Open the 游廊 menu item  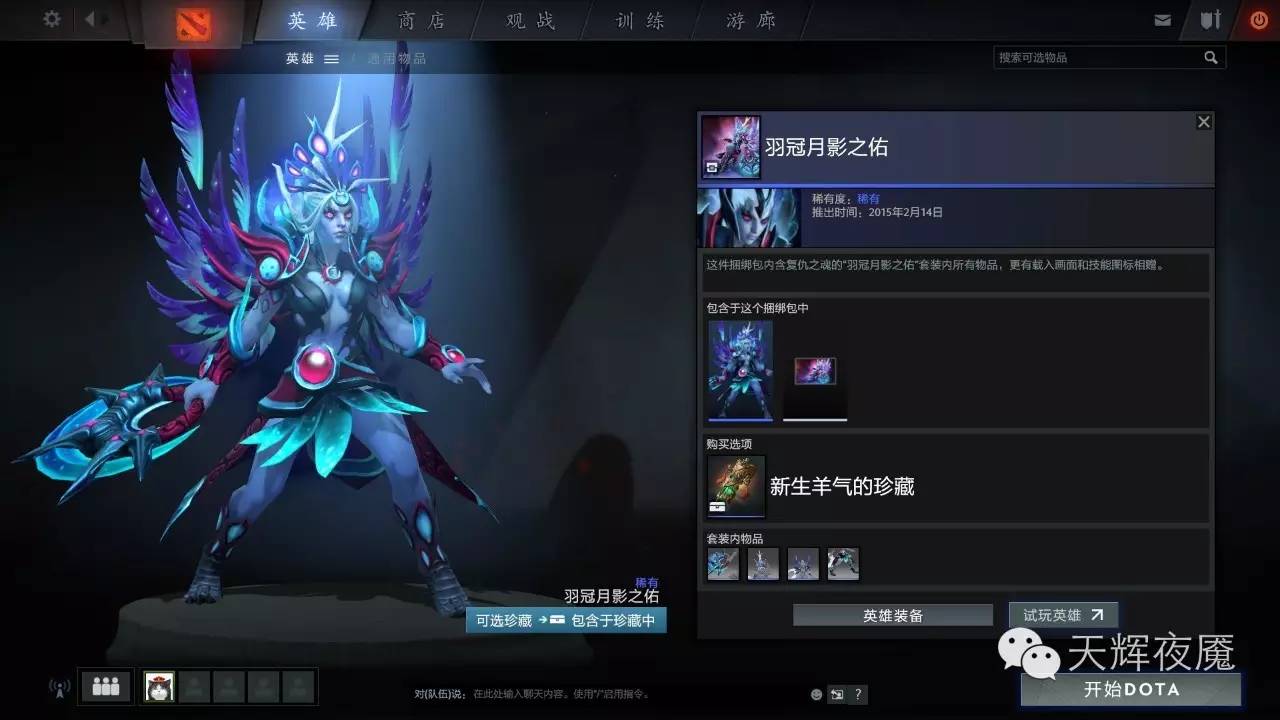747,20
